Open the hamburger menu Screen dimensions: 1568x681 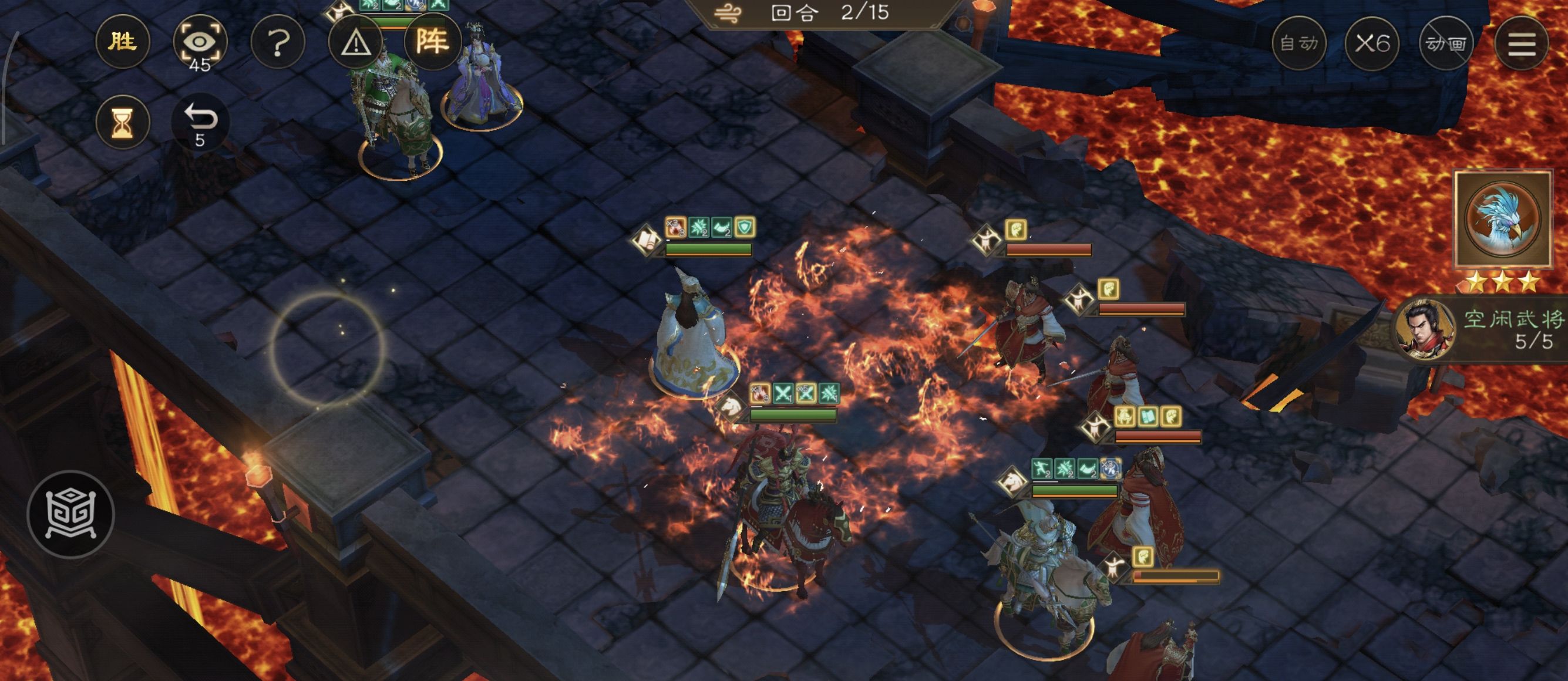[x=1521, y=43]
